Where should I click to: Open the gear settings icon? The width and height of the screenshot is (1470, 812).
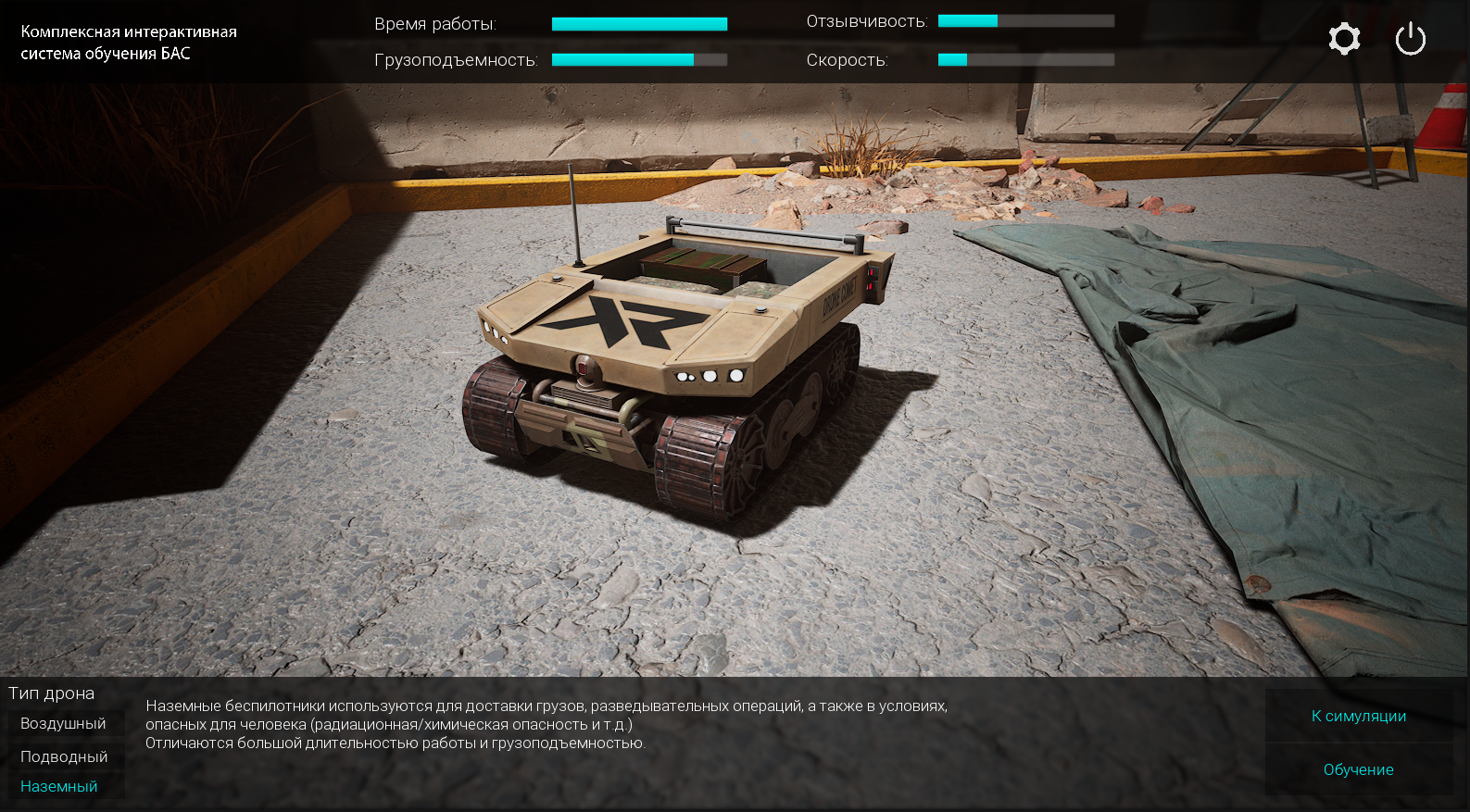(x=1344, y=39)
